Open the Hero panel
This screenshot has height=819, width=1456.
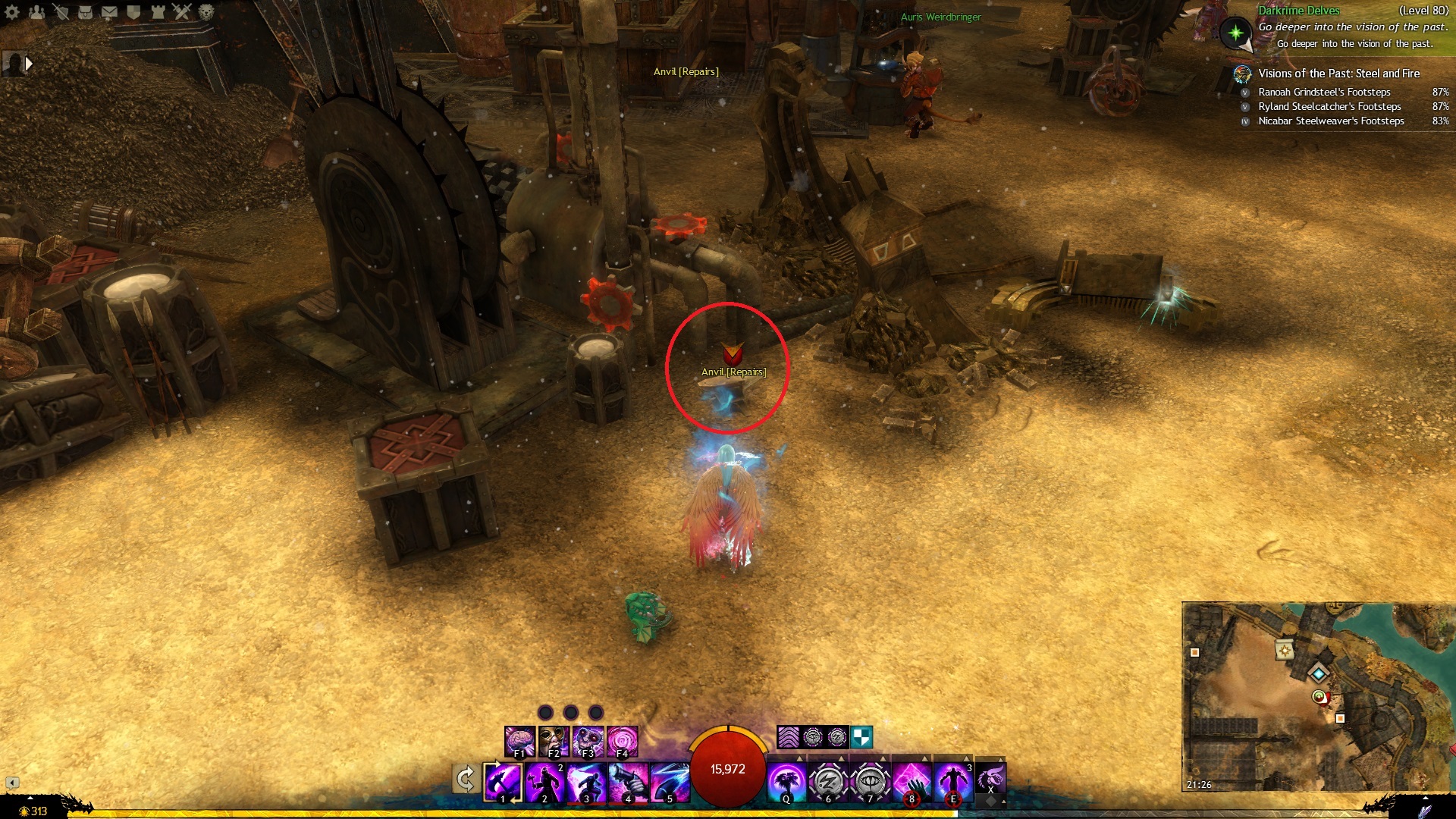(x=61, y=12)
